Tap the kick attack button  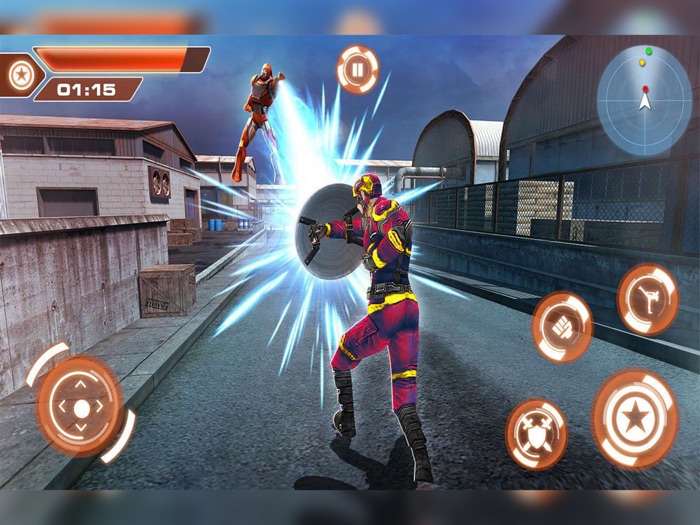click(x=647, y=298)
